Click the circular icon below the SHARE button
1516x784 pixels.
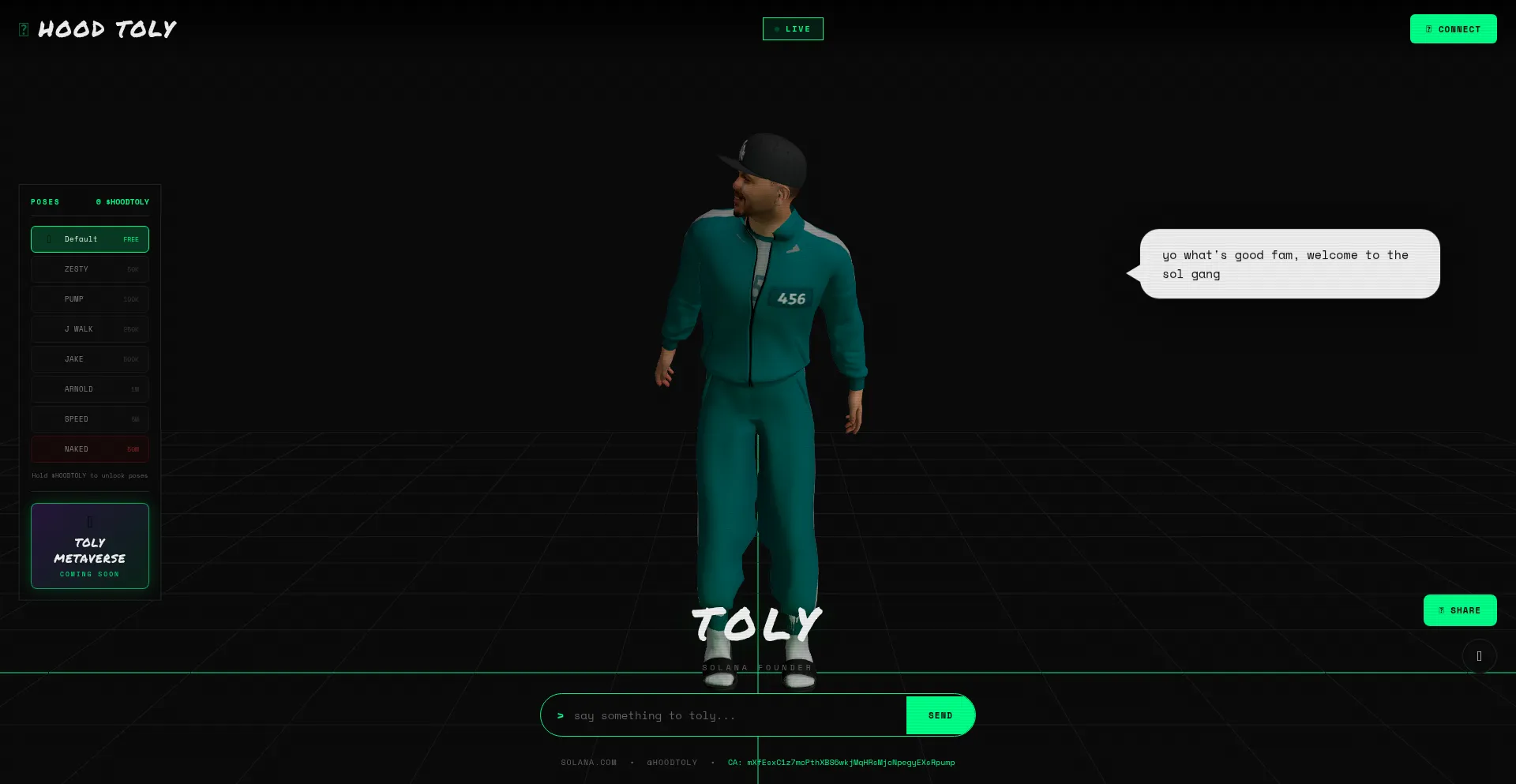point(1478,655)
